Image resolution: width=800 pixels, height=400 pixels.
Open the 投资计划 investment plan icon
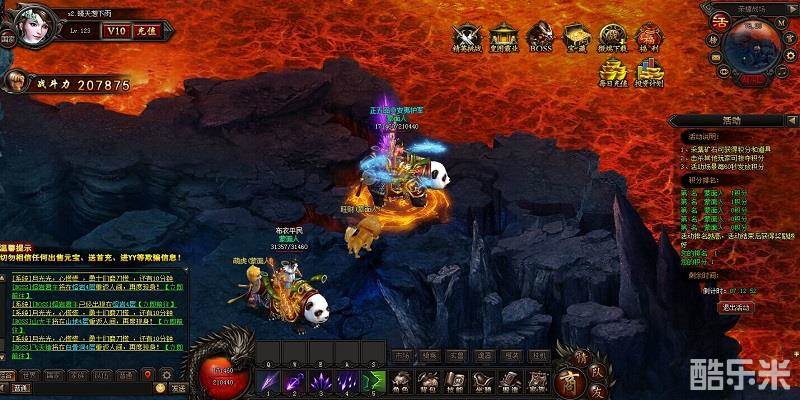point(650,74)
